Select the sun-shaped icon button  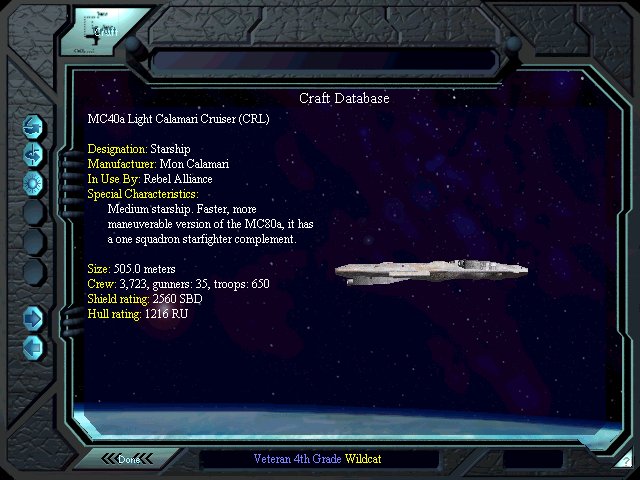tap(33, 182)
